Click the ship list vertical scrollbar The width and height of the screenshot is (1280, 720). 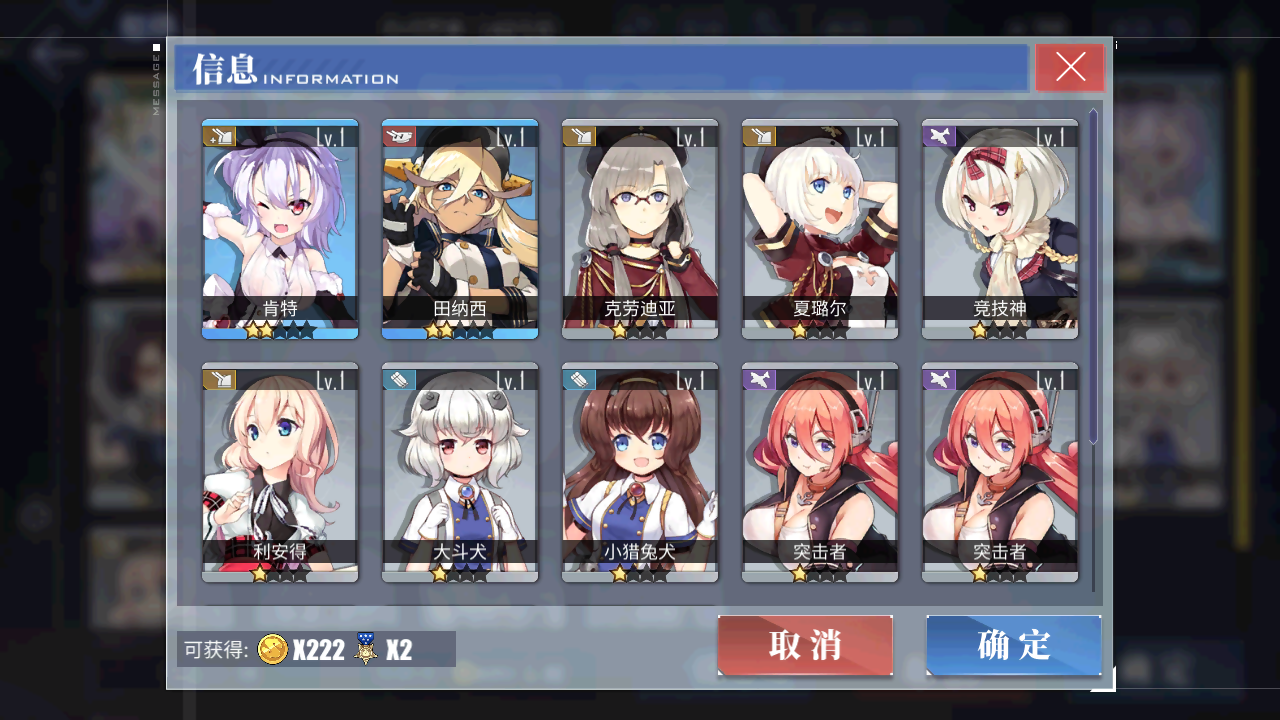point(1093,275)
